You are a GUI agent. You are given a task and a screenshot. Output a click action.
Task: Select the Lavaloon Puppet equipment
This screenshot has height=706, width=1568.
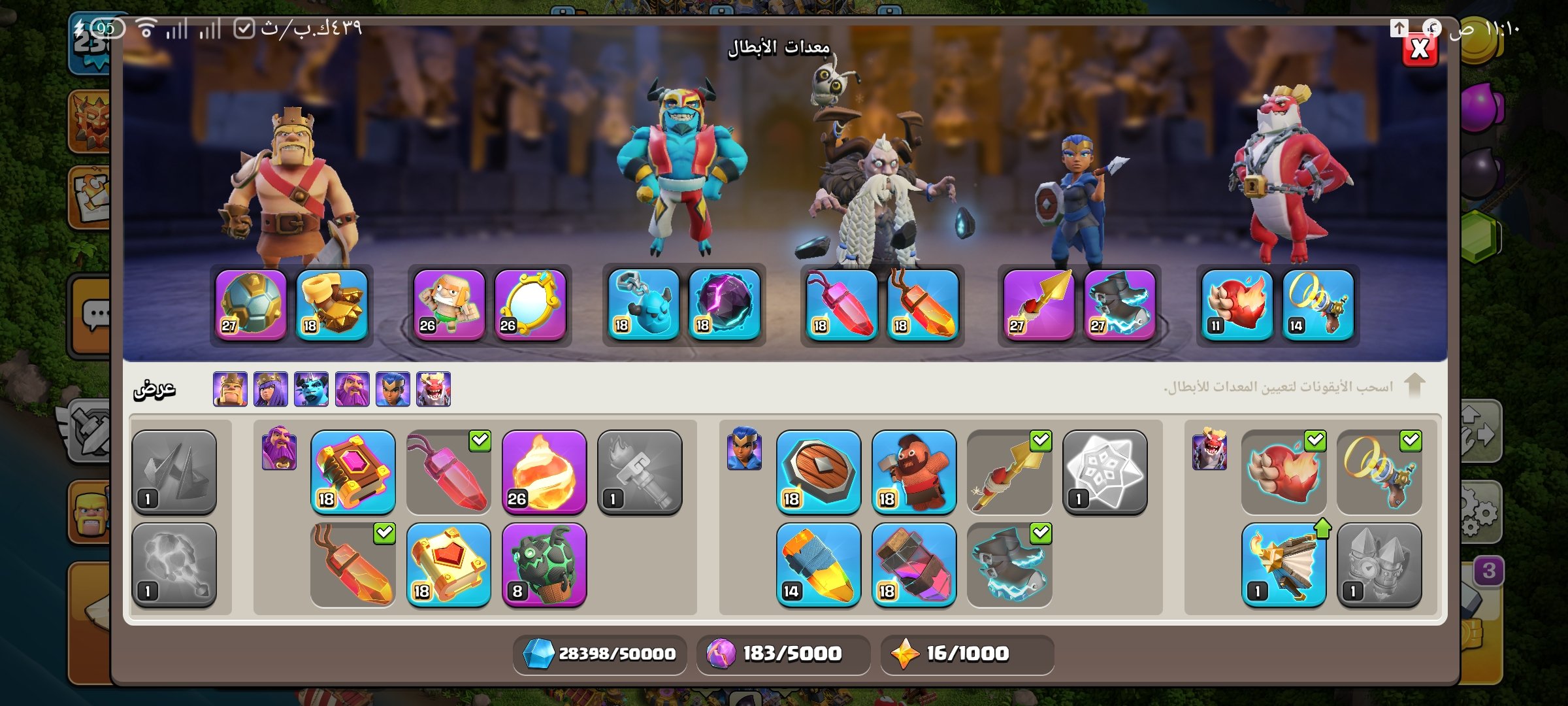[x=544, y=565]
